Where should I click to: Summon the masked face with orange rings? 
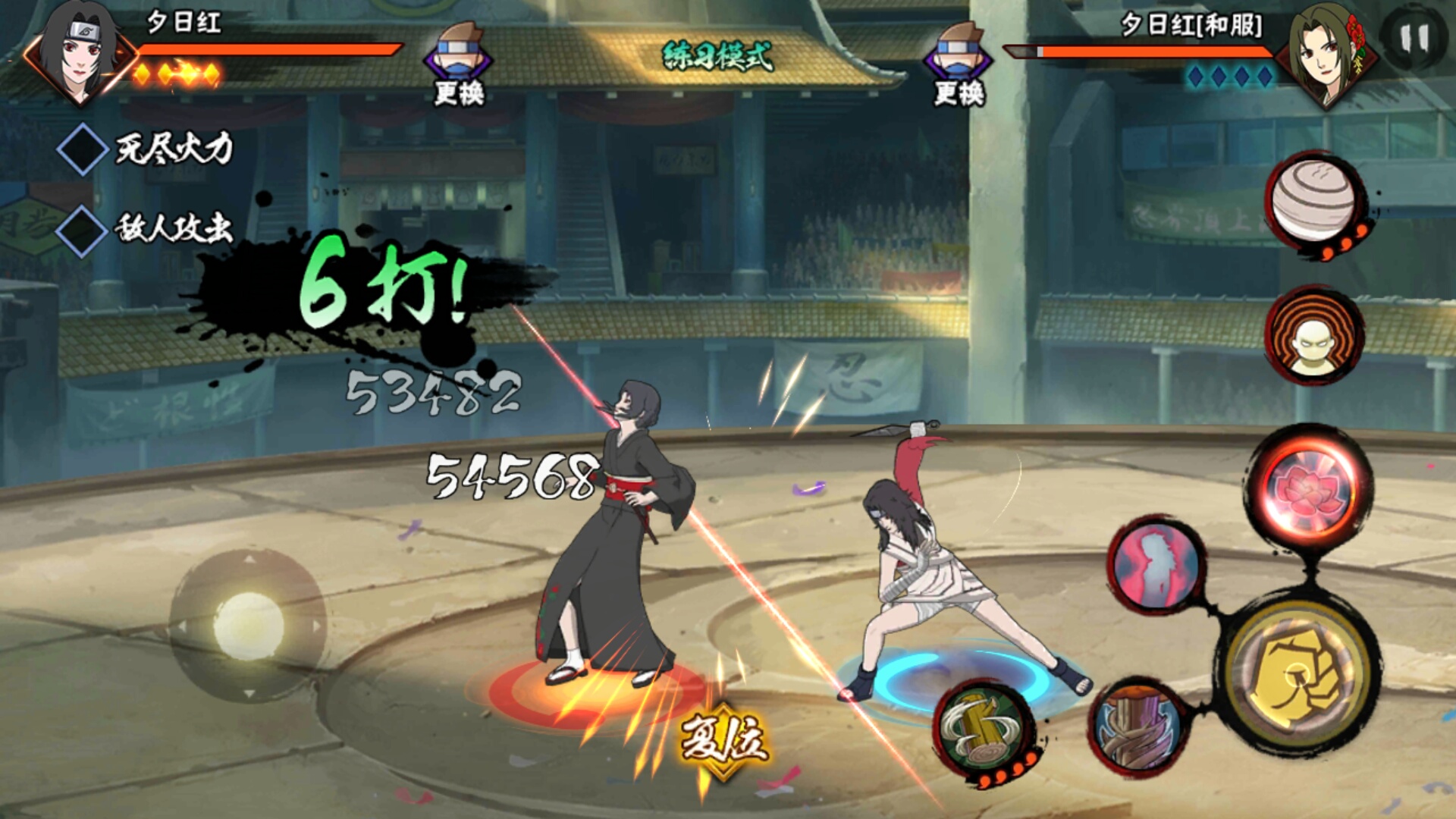1313,334
